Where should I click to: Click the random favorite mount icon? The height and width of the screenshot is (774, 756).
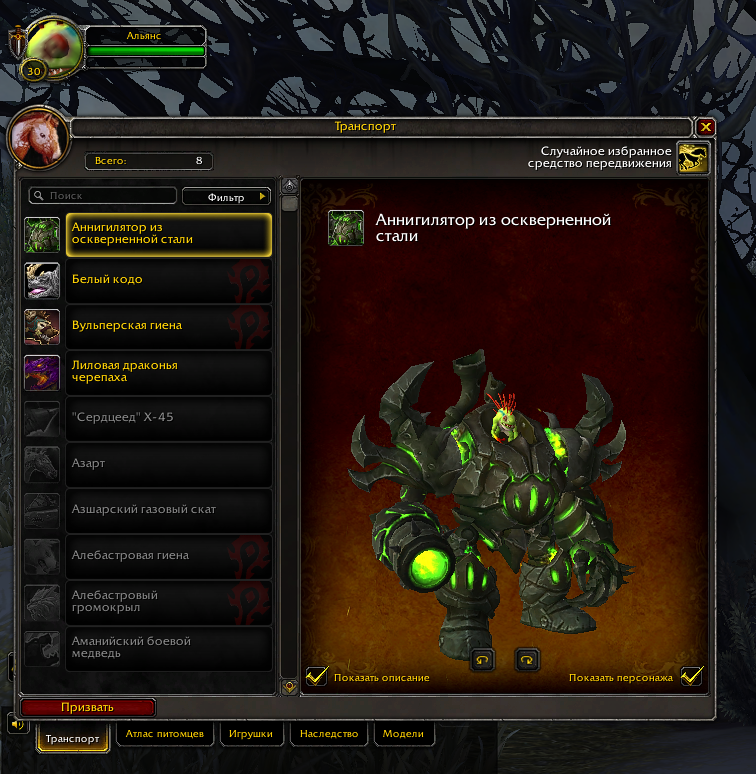(x=693, y=157)
